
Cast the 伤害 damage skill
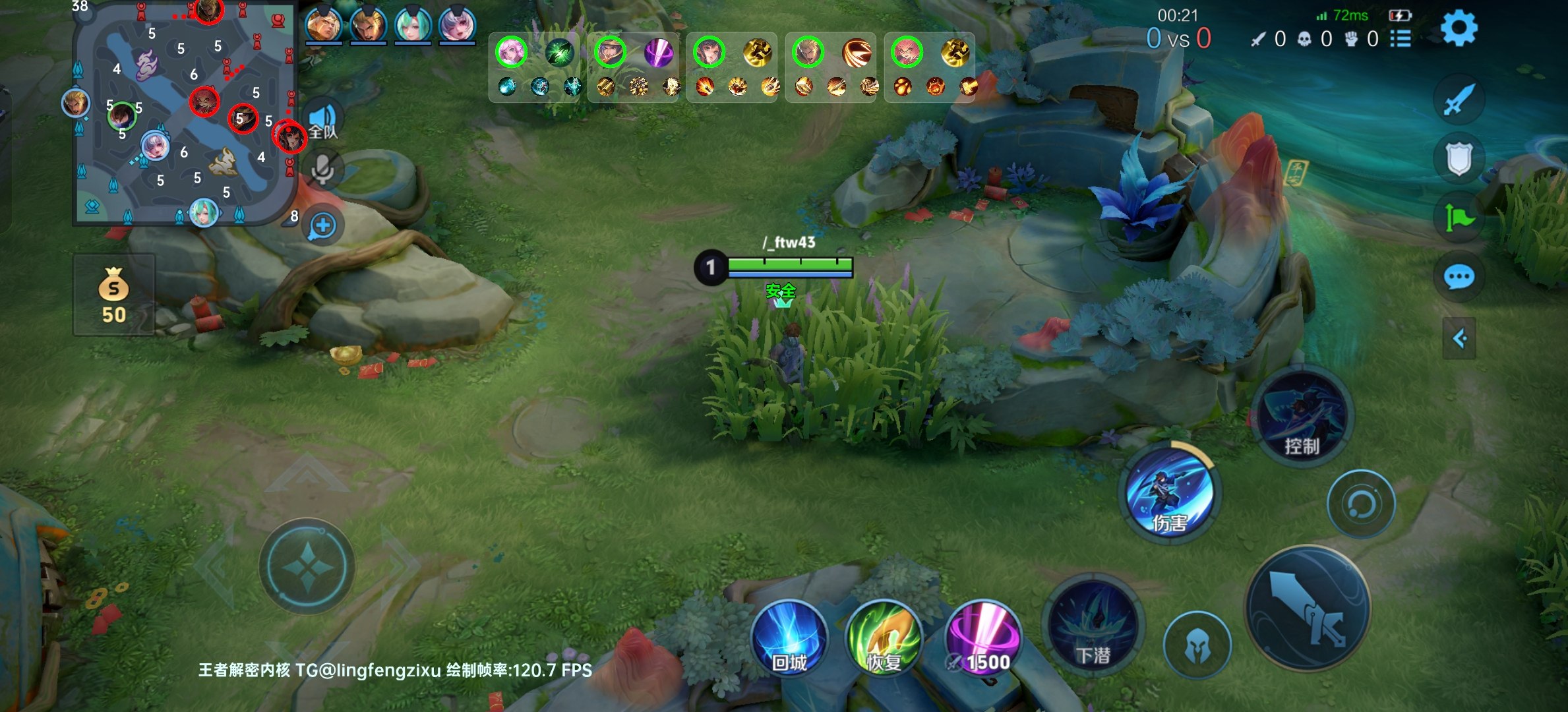coord(1170,493)
